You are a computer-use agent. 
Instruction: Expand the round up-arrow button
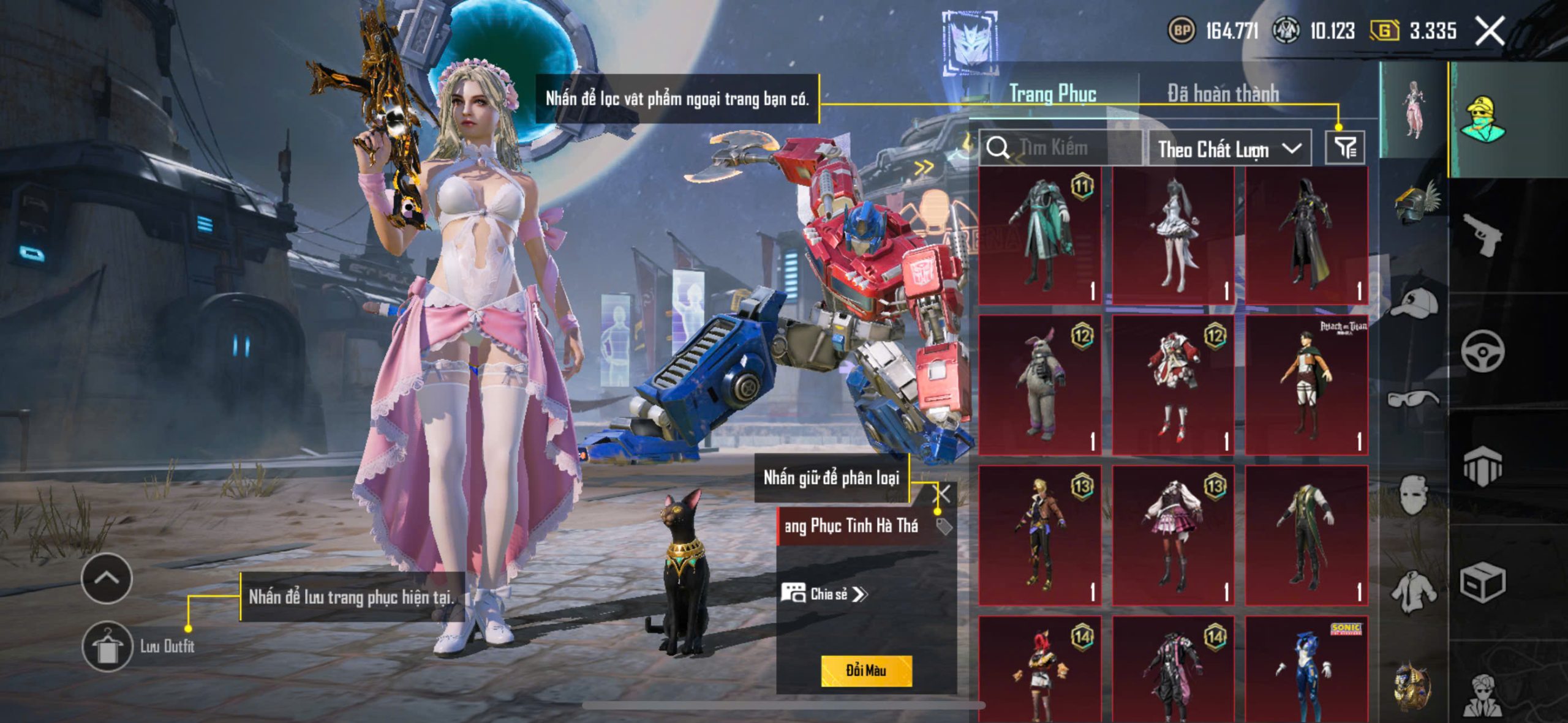(107, 578)
